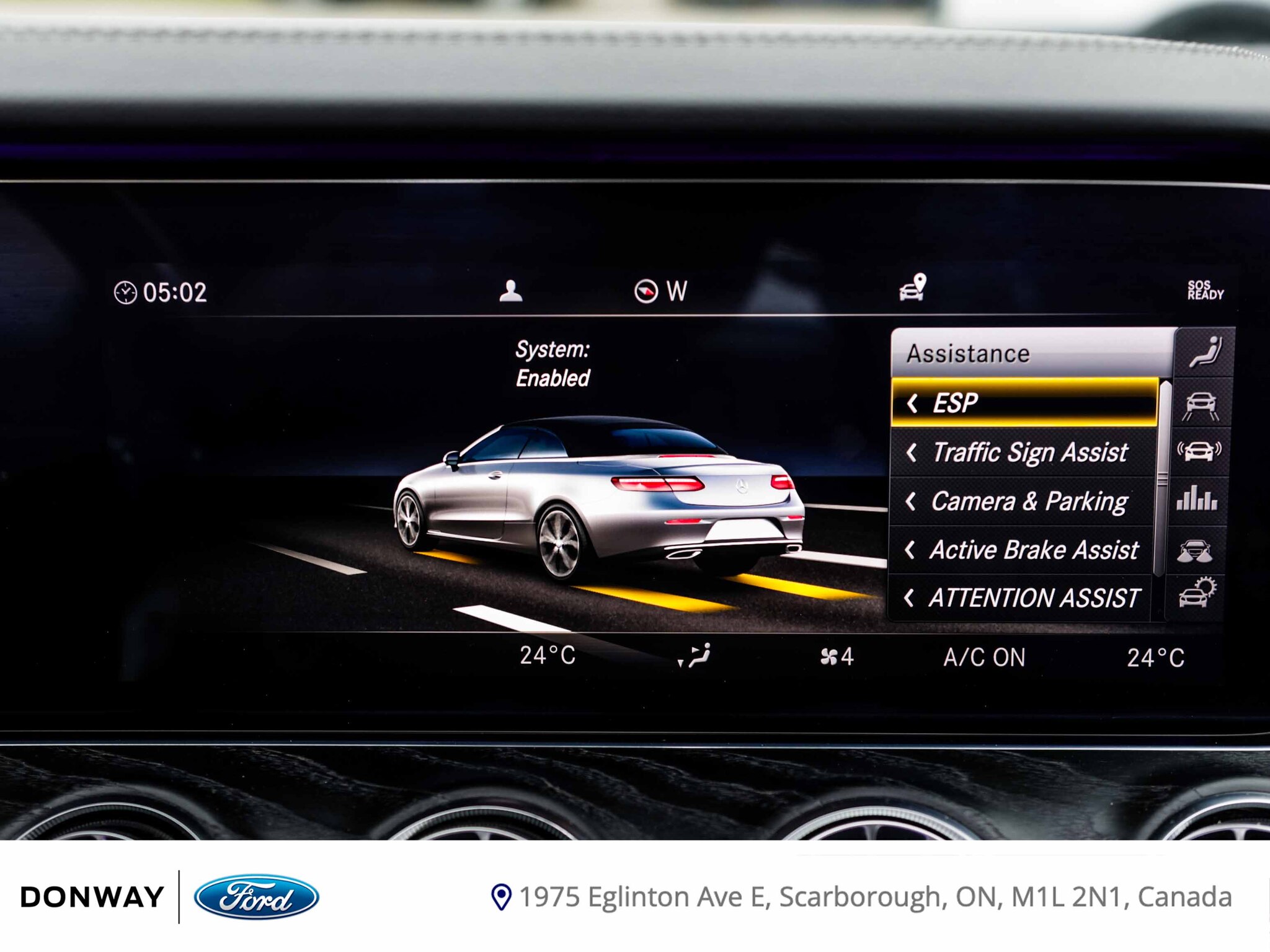The image size is (1270, 952).
Task: Open the car with gear settings tab
Action: [1196, 593]
